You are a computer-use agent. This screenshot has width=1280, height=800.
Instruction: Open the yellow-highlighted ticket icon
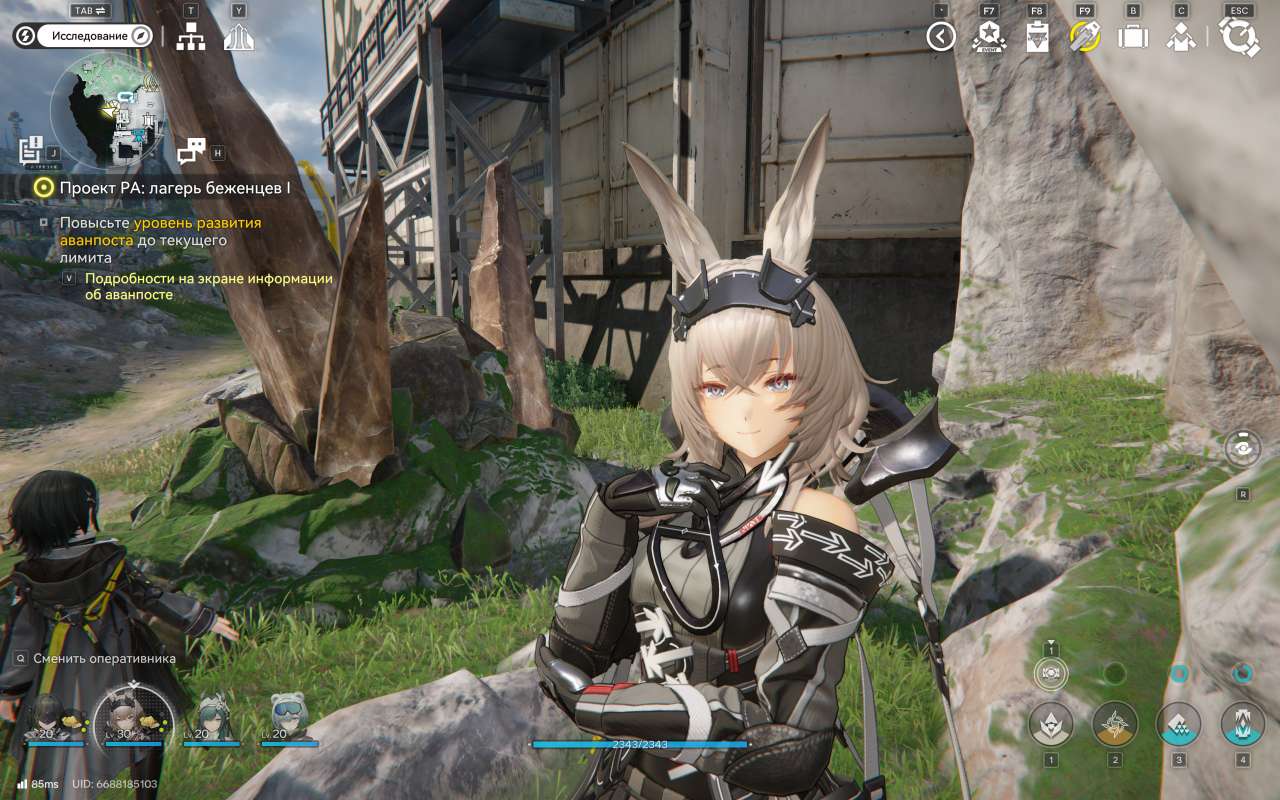1084,37
